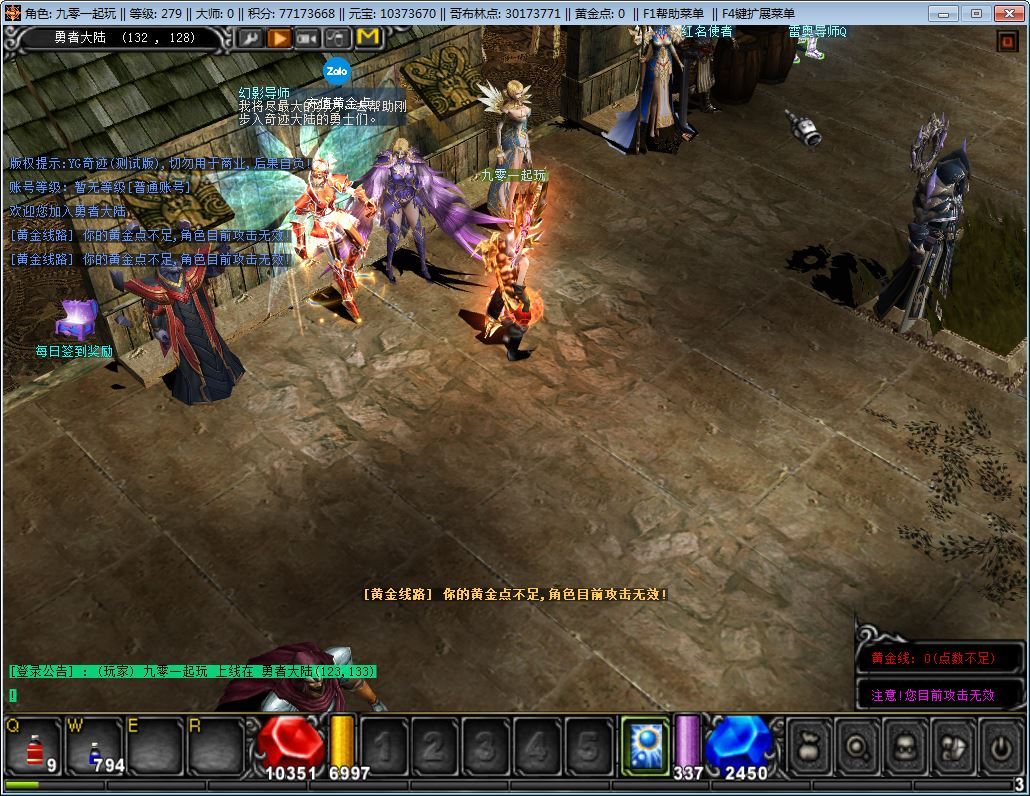Open the character face button

tap(905, 746)
